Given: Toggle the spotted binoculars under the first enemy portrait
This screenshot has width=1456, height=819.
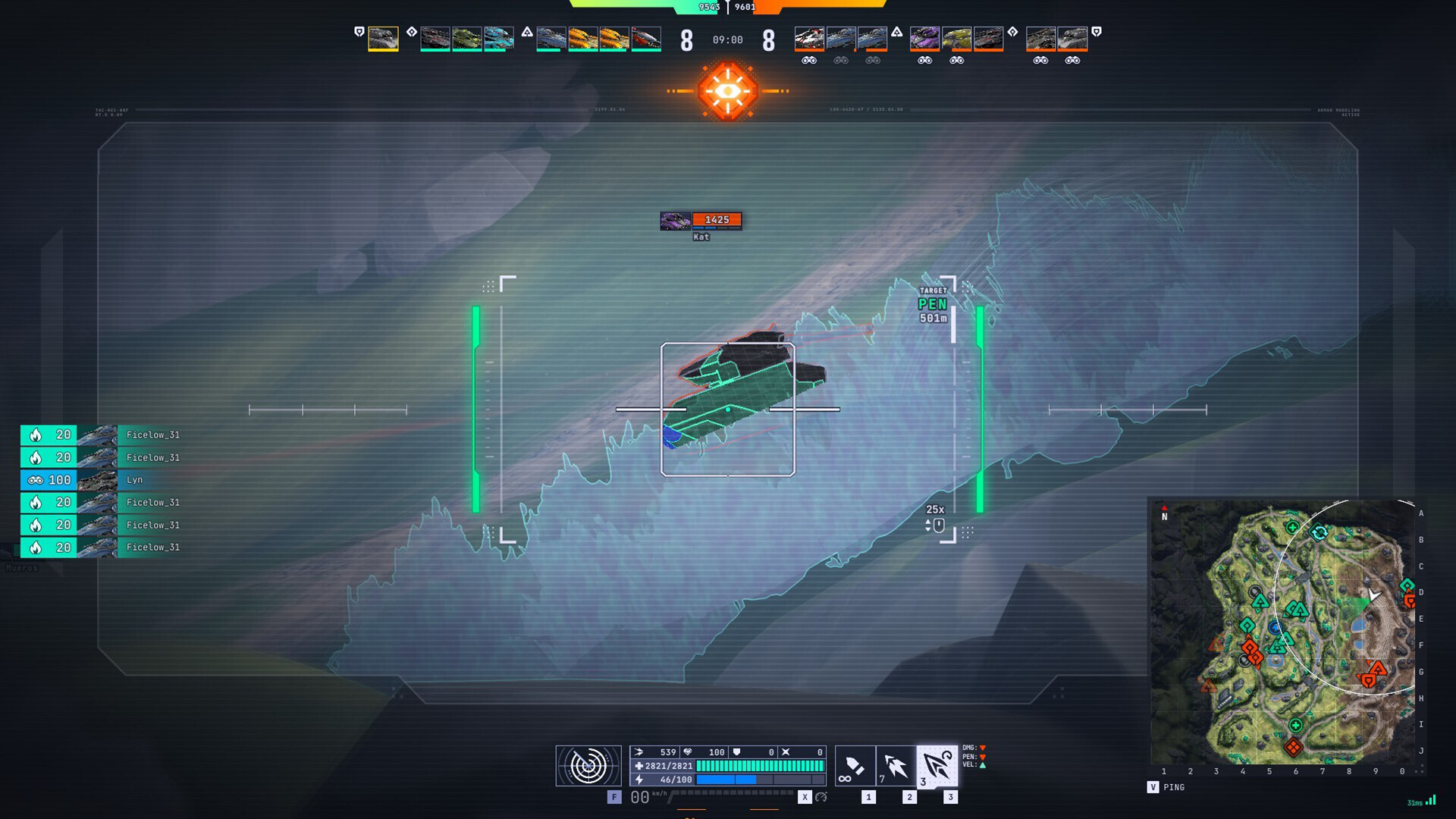Looking at the screenshot, I should [809, 60].
